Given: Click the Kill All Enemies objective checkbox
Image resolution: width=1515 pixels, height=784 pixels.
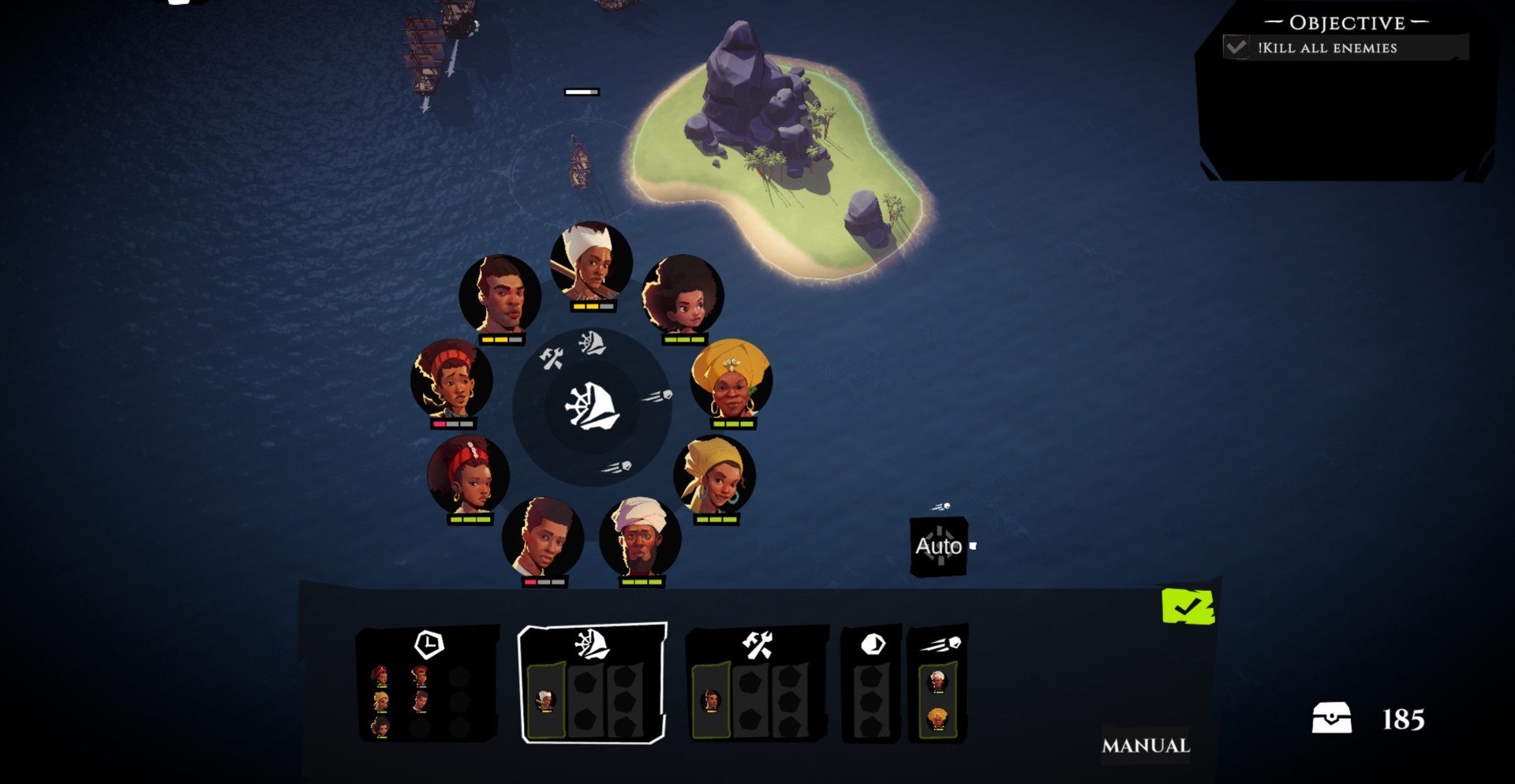Looking at the screenshot, I should pyautogui.click(x=1236, y=47).
